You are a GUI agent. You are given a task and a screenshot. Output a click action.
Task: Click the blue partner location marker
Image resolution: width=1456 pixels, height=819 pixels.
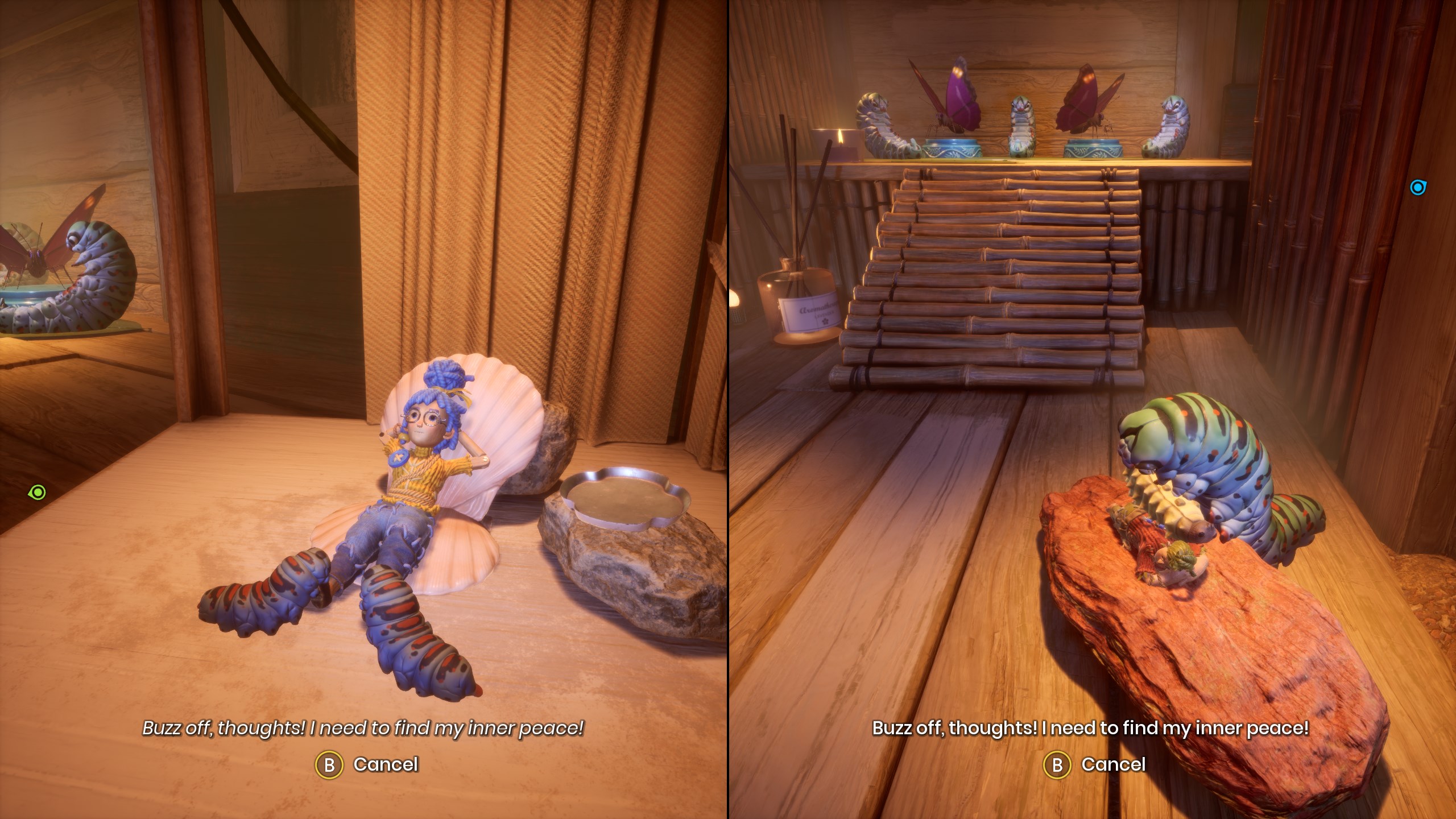(x=1417, y=187)
